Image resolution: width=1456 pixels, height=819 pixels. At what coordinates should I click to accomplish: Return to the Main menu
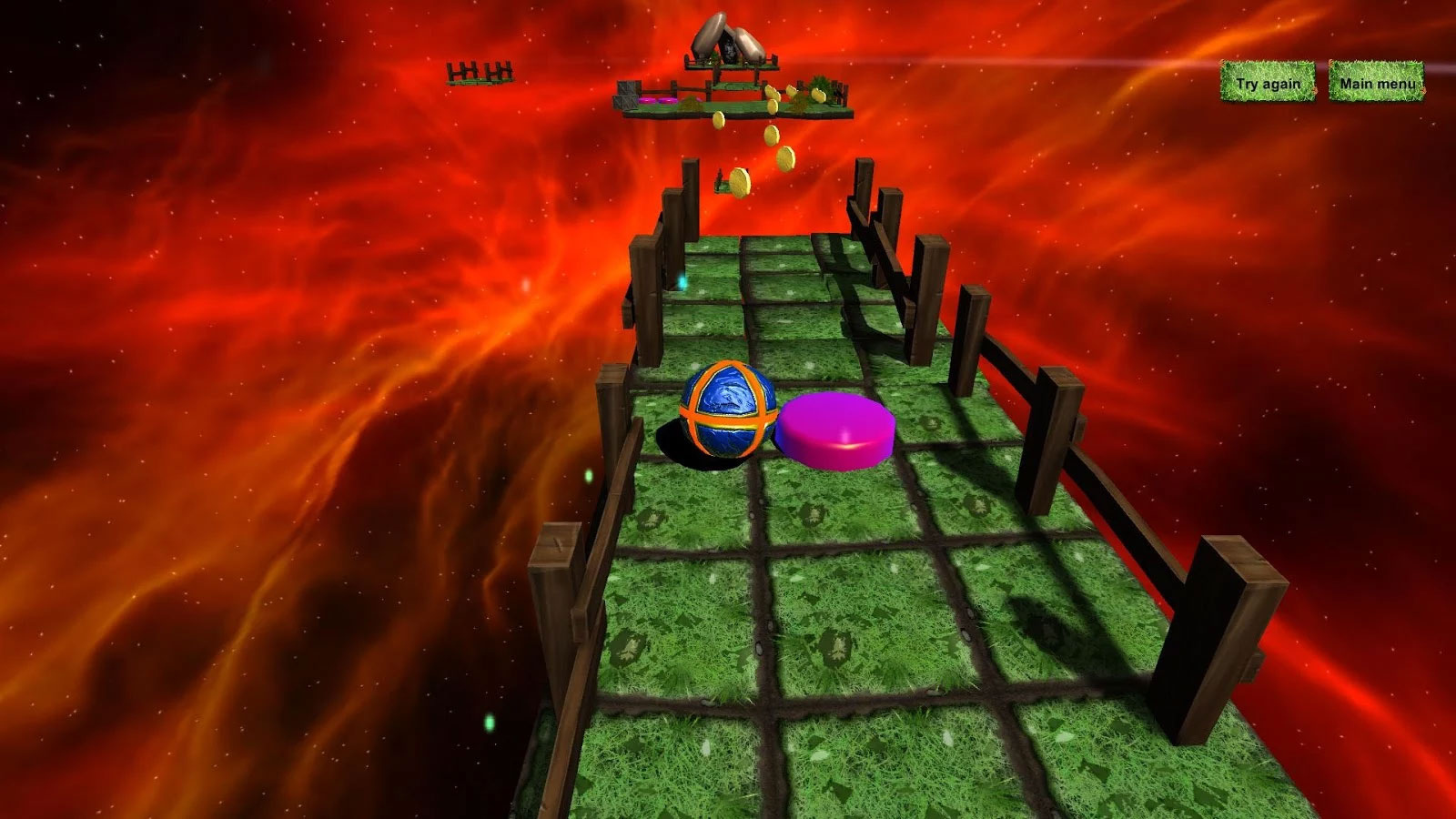click(1376, 83)
